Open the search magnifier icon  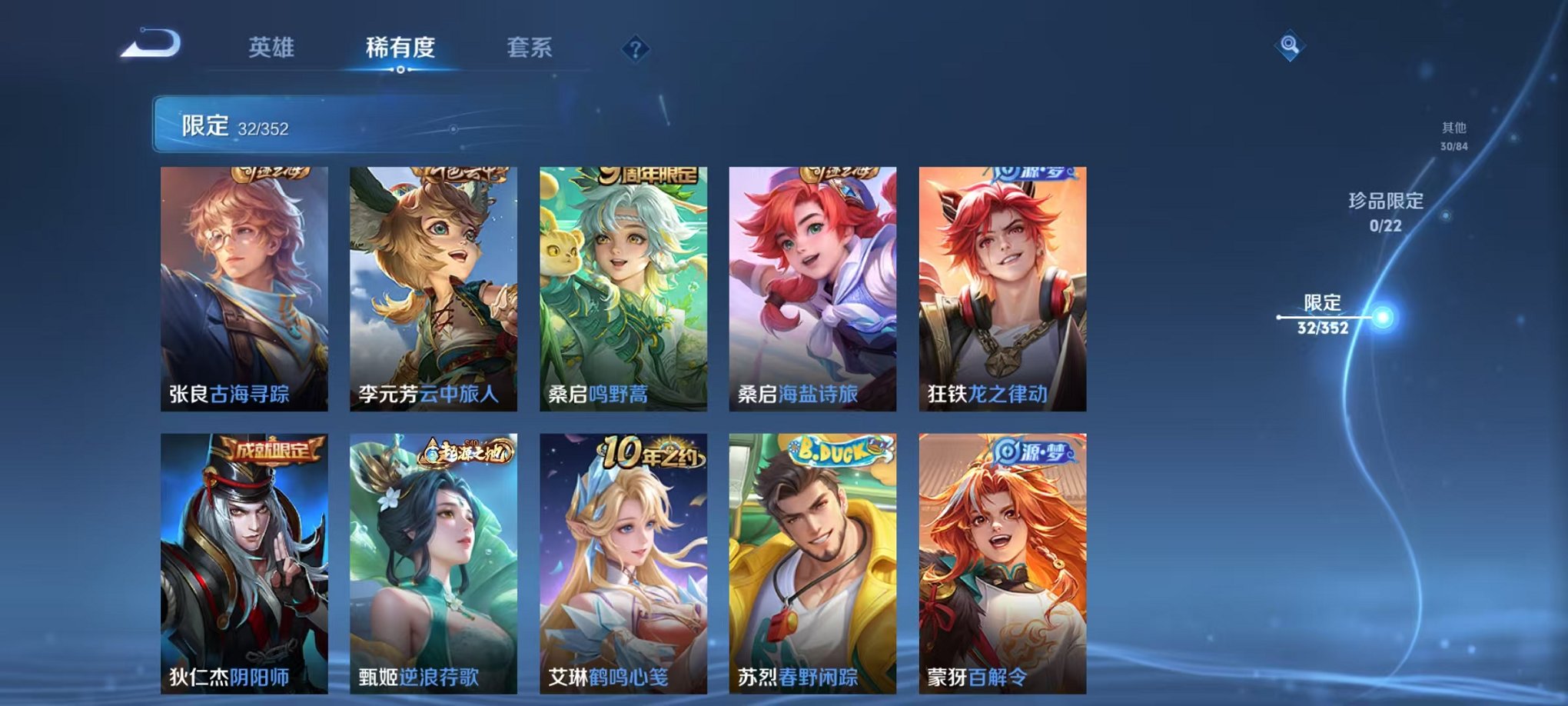1291,45
